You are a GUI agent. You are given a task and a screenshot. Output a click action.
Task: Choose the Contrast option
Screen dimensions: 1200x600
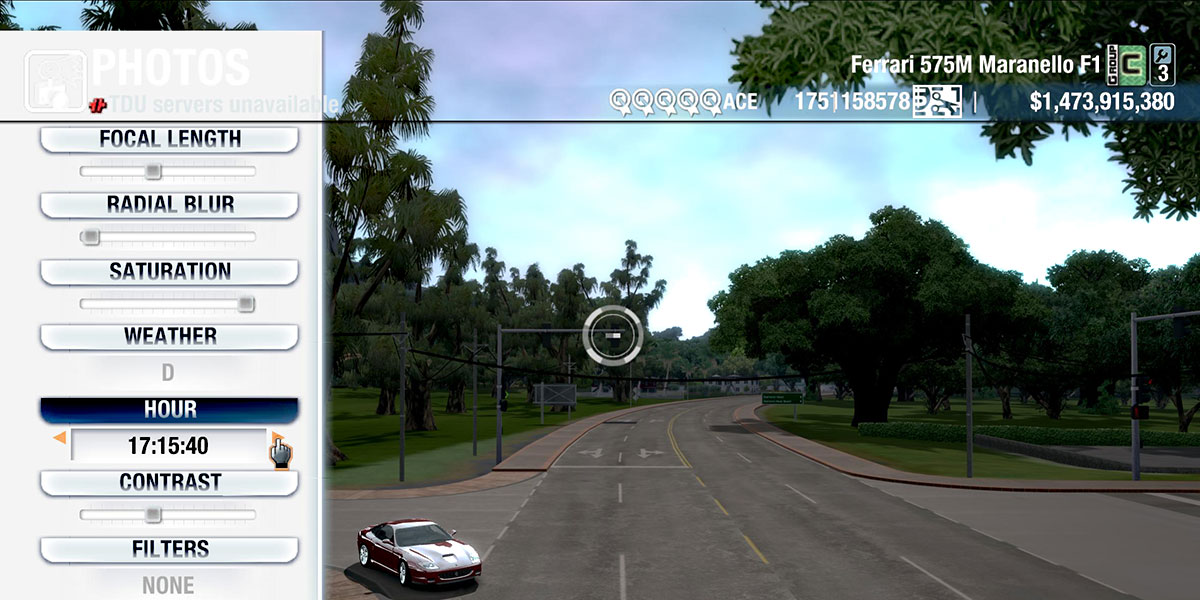coord(169,482)
